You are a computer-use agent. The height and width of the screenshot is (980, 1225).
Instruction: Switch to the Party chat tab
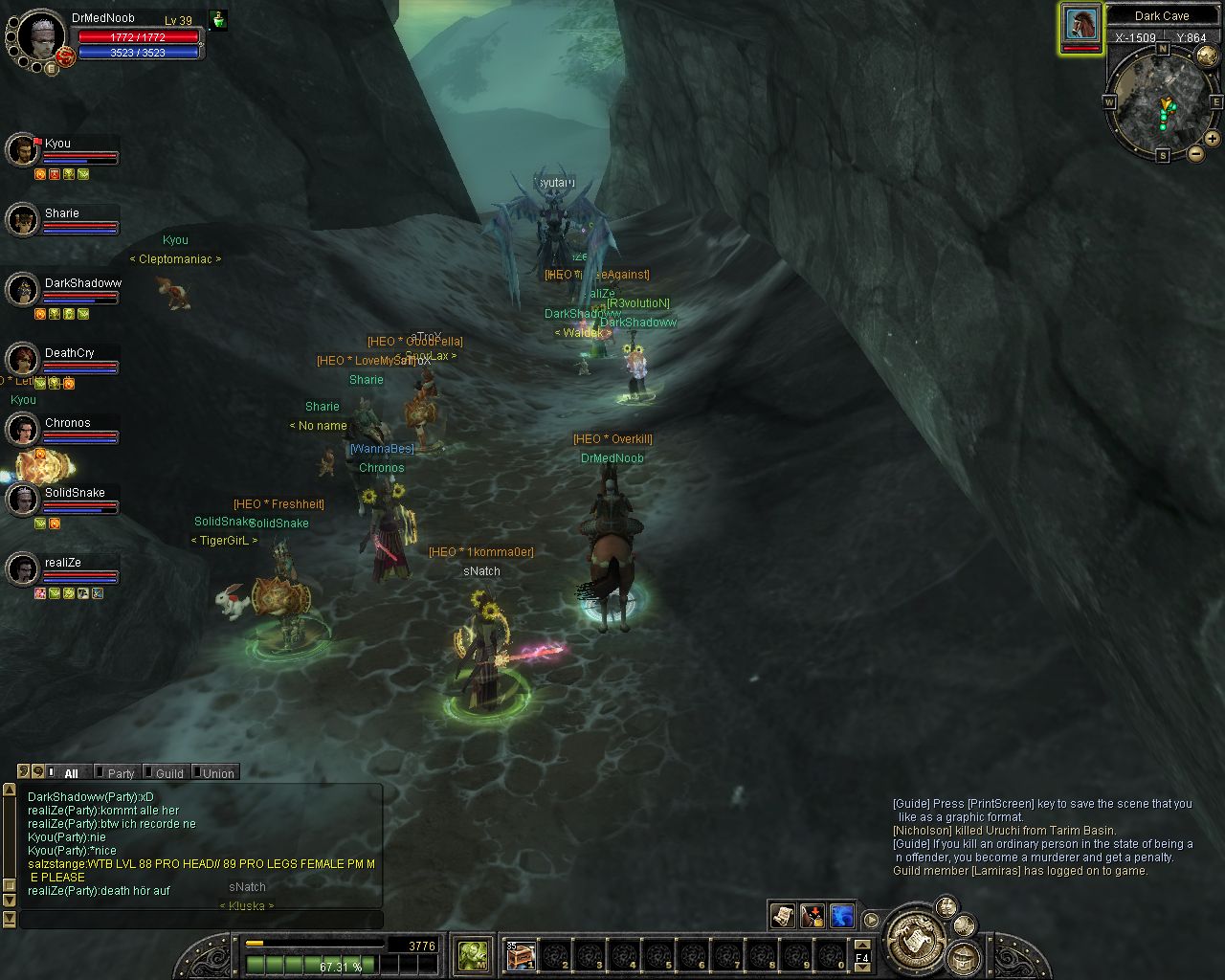pos(120,773)
